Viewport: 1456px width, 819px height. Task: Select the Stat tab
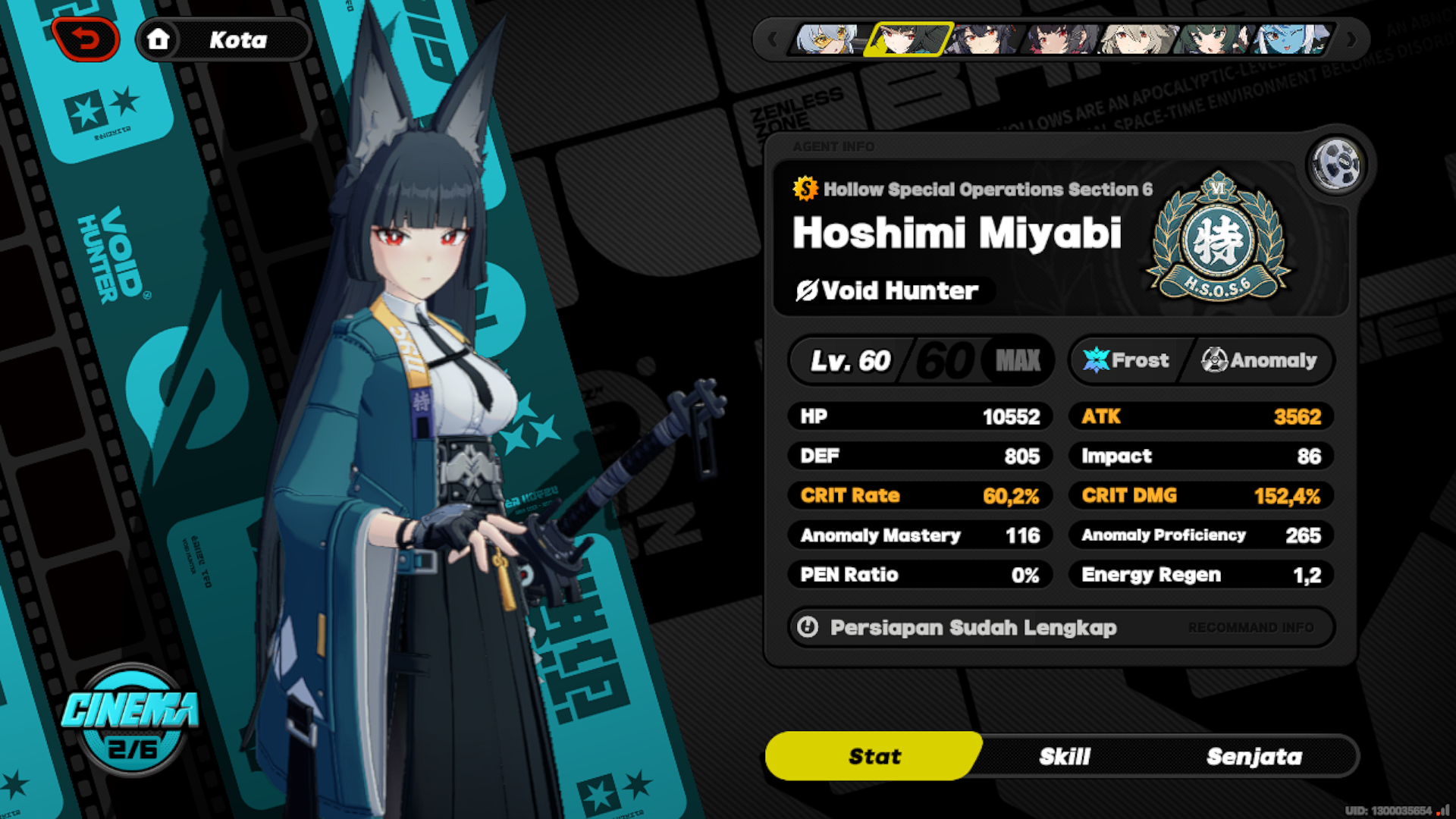[x=874, y=755]
